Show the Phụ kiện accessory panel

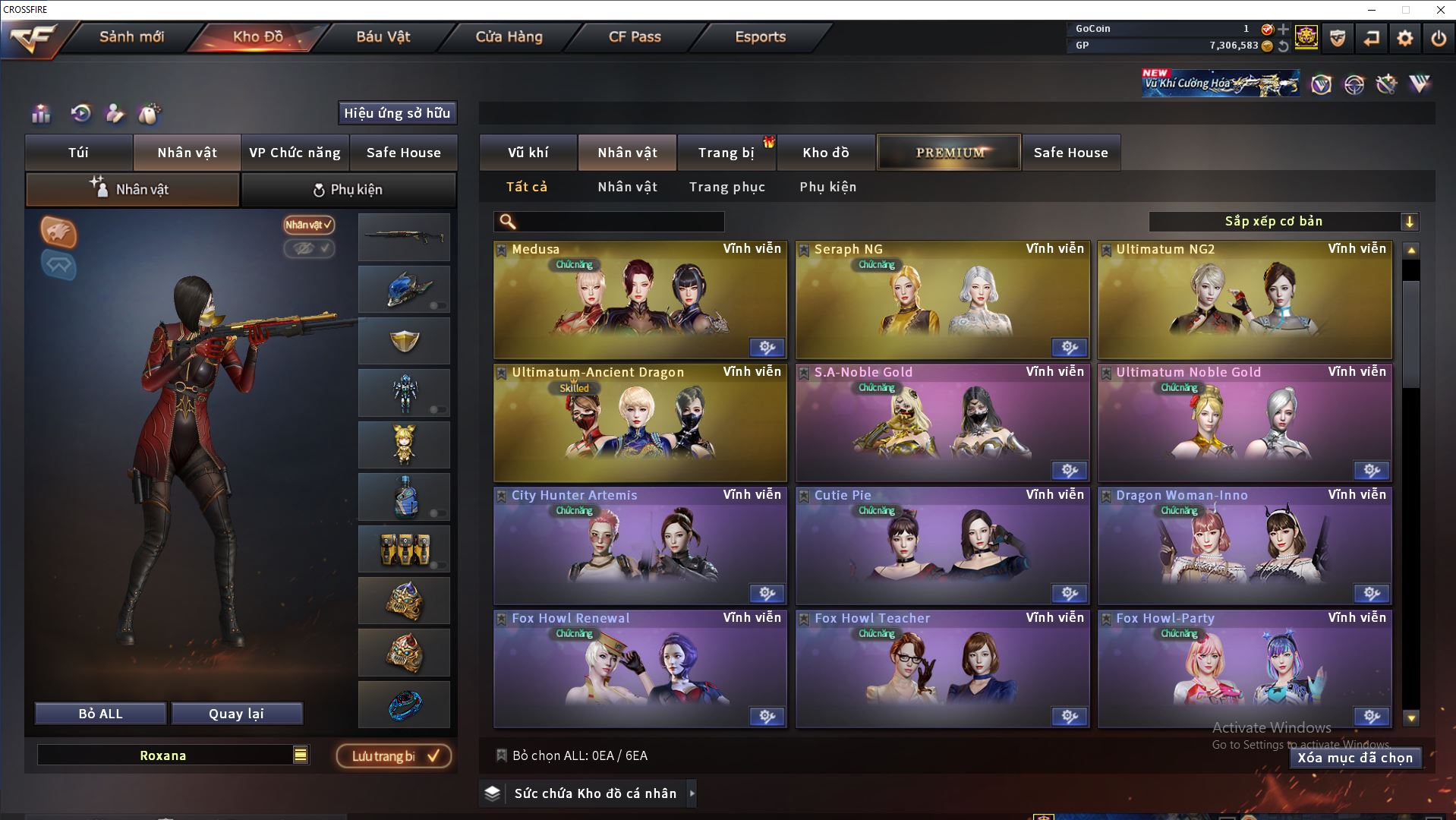pos(348,190)
